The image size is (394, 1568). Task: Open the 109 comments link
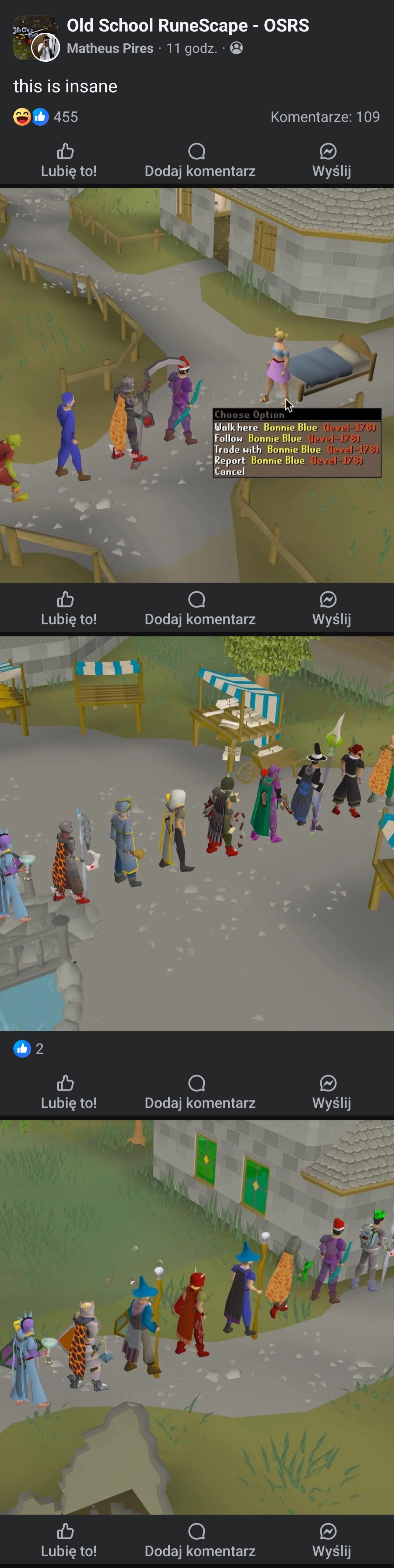[x=325, y=117]
